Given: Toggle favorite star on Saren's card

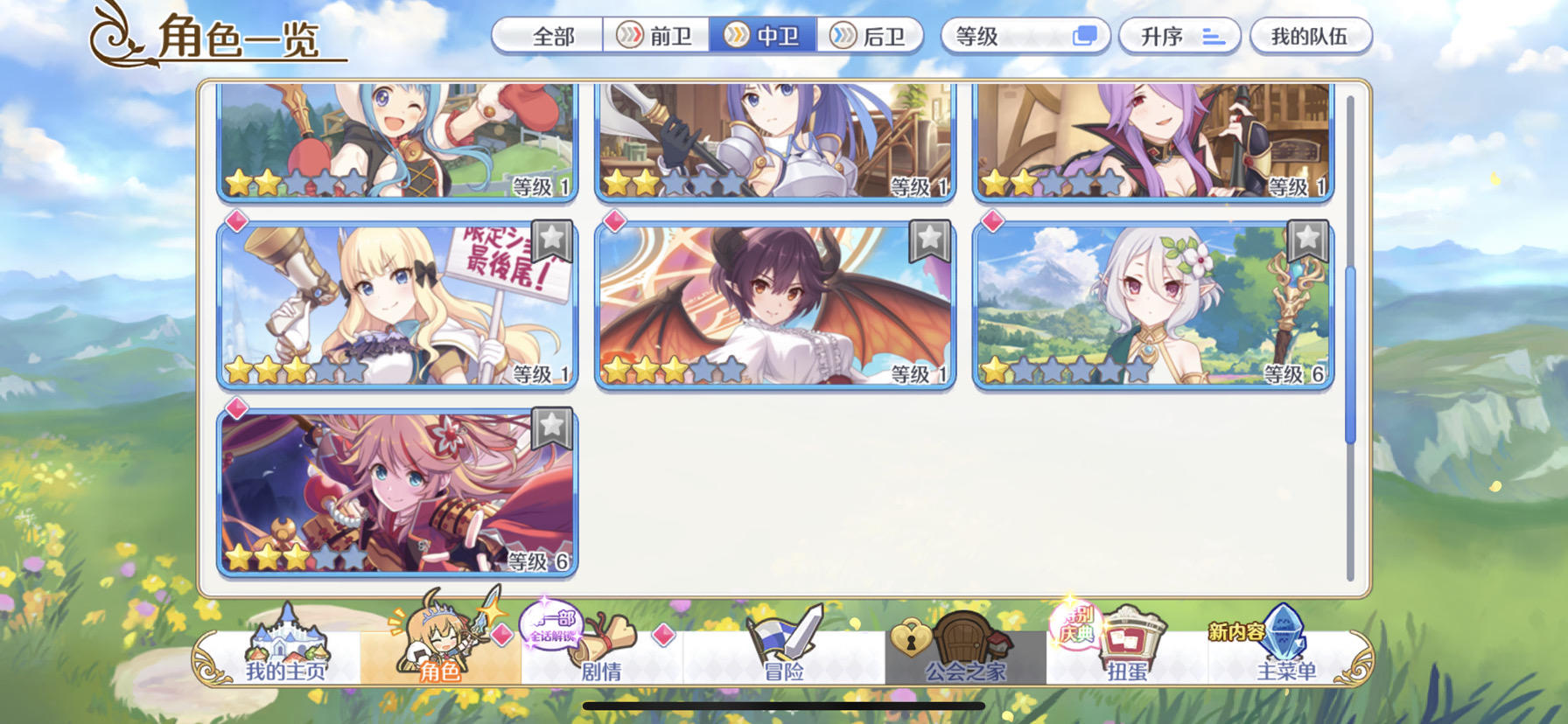Looking at the screenshot, I should pyautogui.click(x=554, y=243).
